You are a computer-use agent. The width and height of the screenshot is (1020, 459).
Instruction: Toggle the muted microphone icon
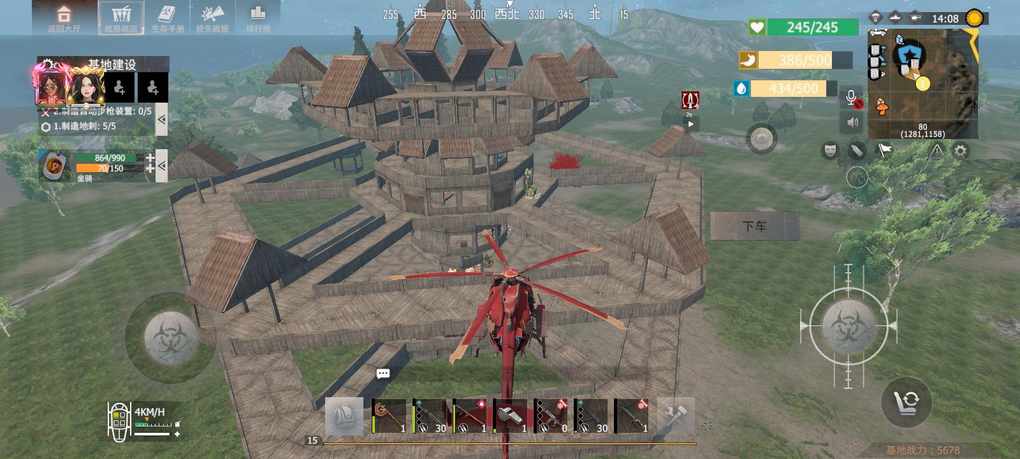853,98
